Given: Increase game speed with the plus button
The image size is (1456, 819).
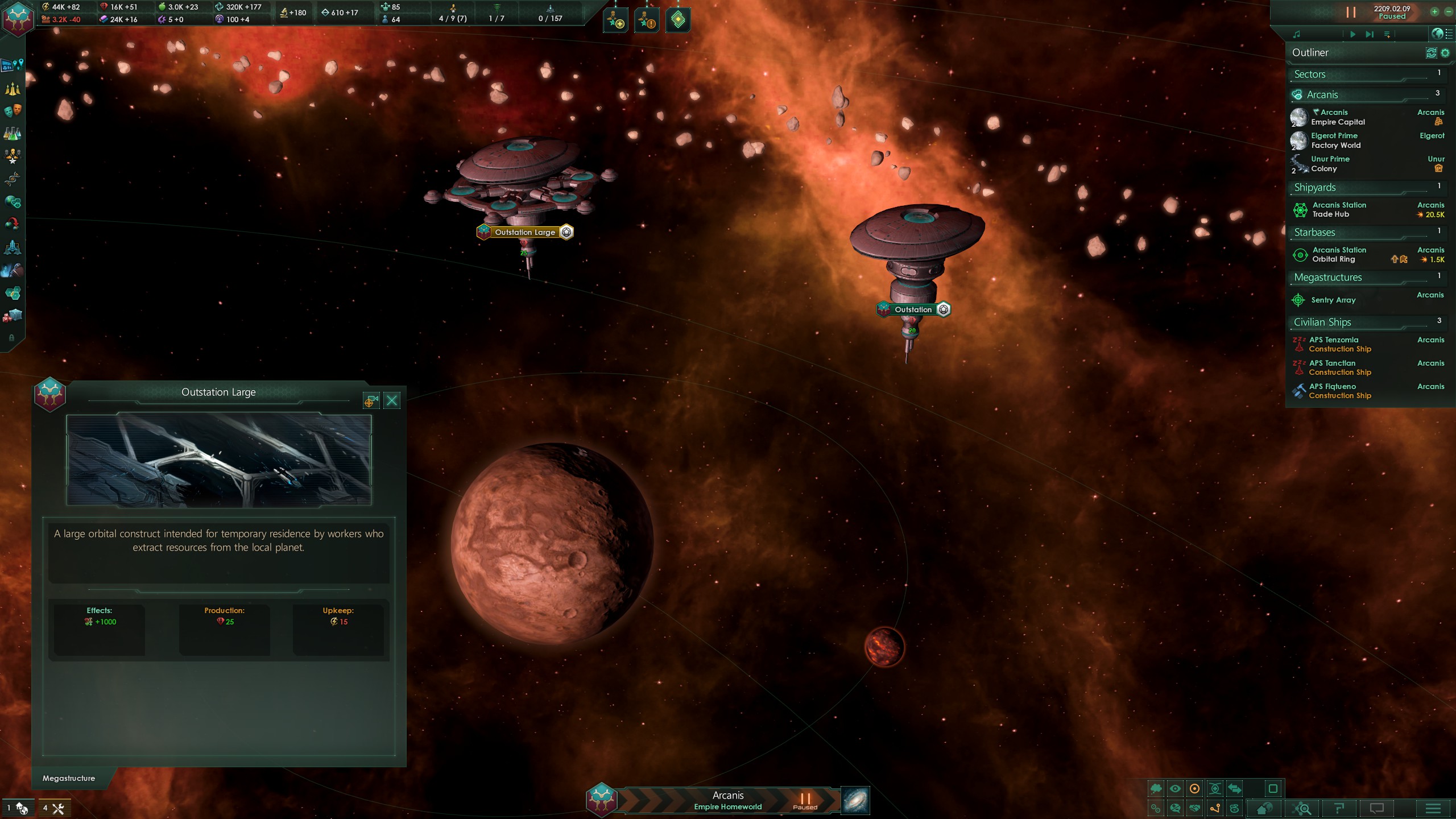Looking at the screenshot, I should [1434, 11].
